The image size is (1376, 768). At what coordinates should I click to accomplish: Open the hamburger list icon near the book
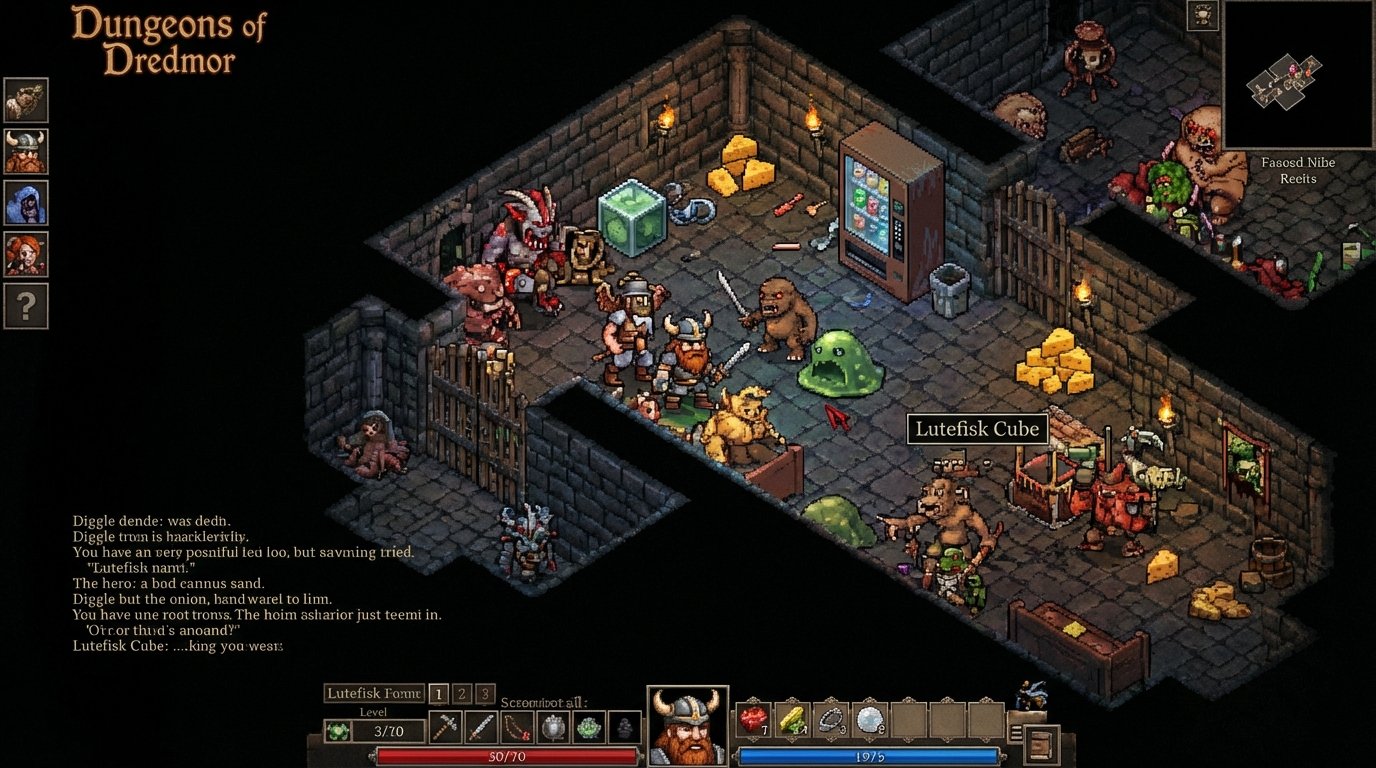[x=1017, y=732]
